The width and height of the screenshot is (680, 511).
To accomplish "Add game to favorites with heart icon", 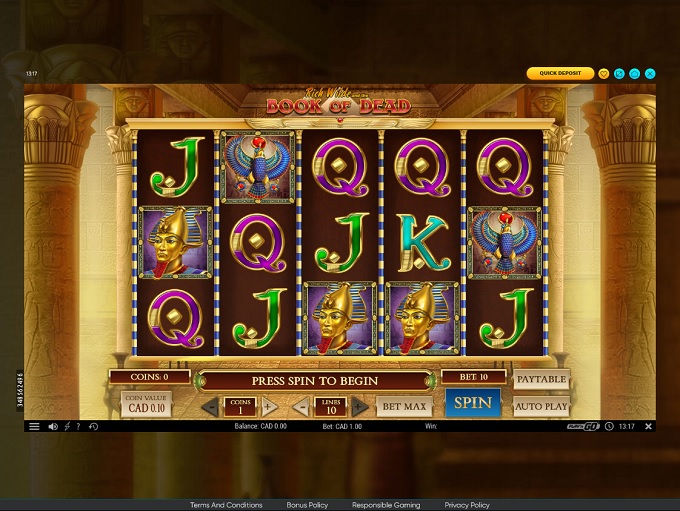I will pyautogui.click(x=604, y=73).
